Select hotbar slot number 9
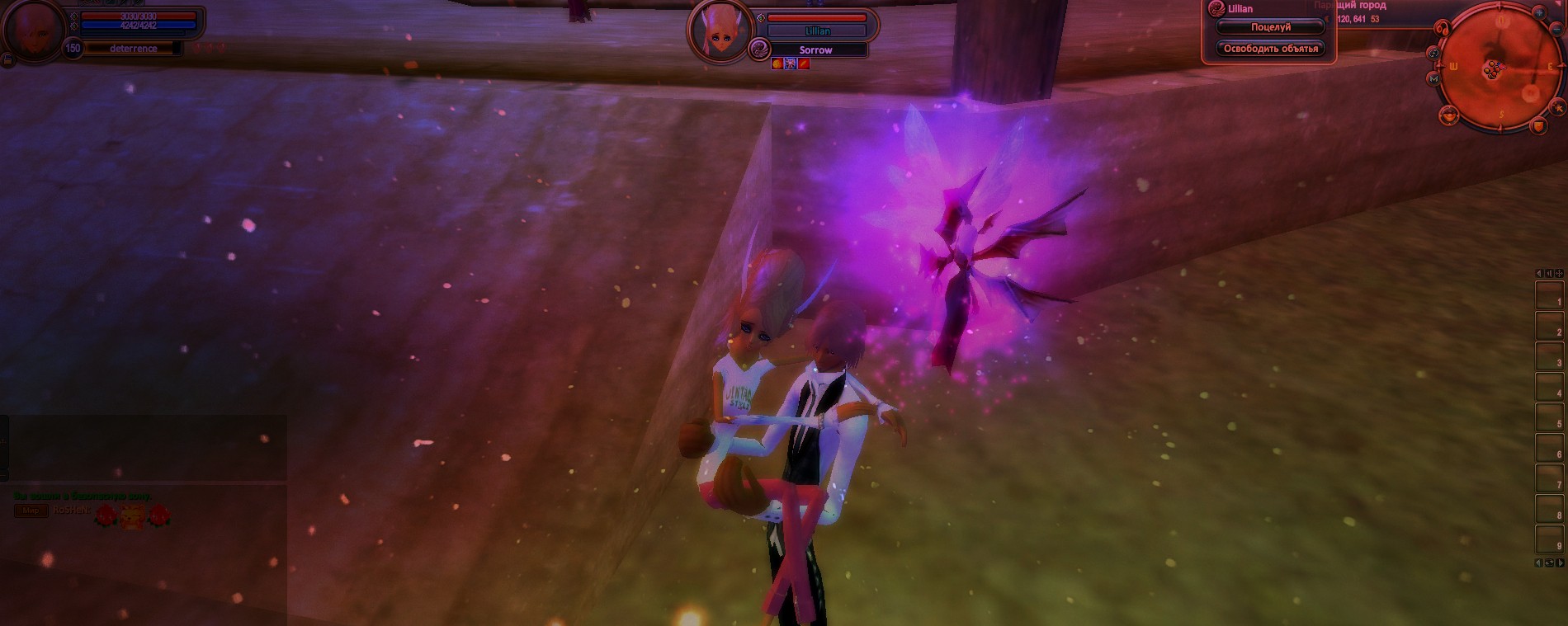This screenshot has width=1568, height=626. pyautogui.click(x=1549, y=539)
